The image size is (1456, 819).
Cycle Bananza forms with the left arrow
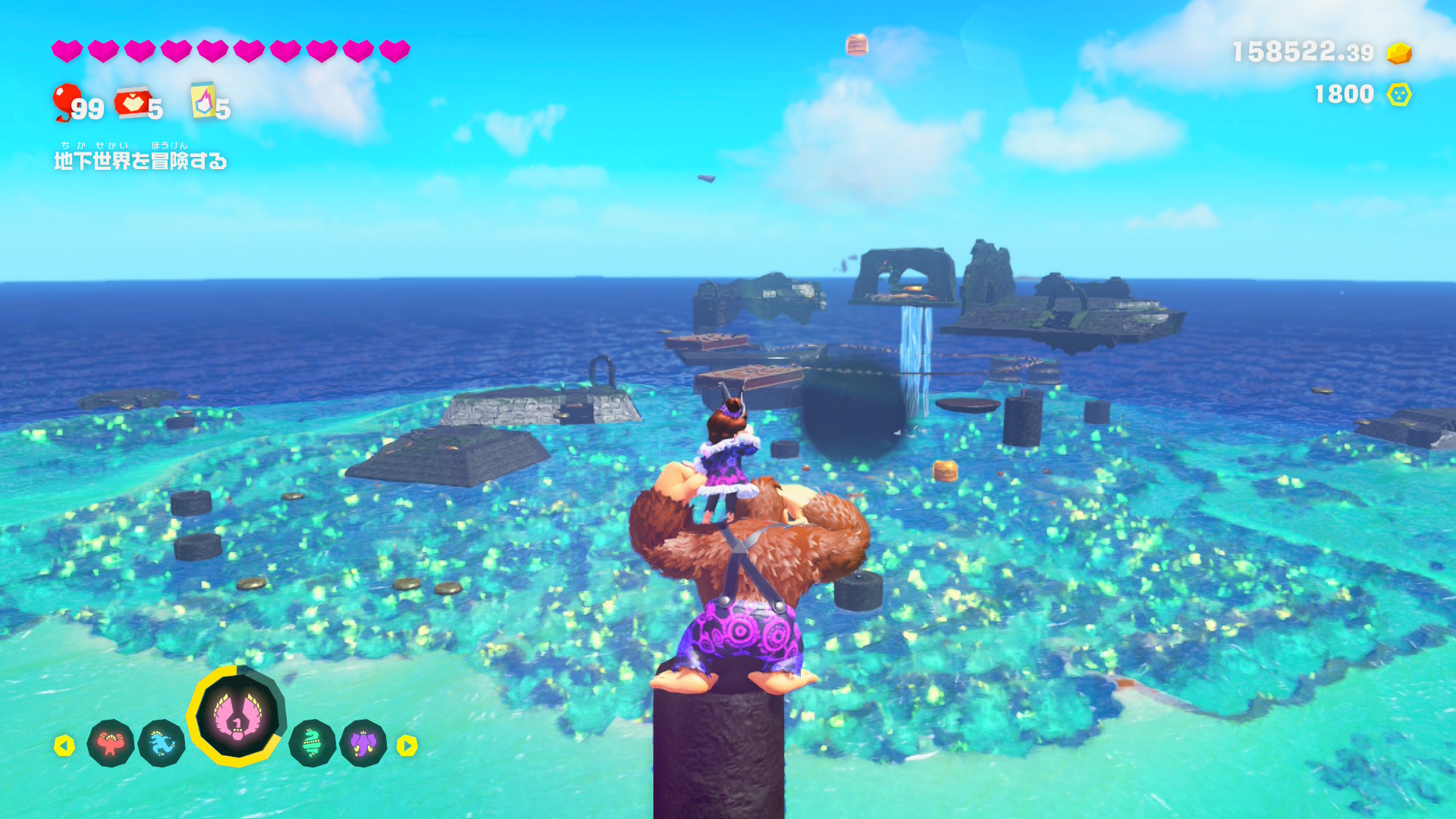[x=64, y=746]
